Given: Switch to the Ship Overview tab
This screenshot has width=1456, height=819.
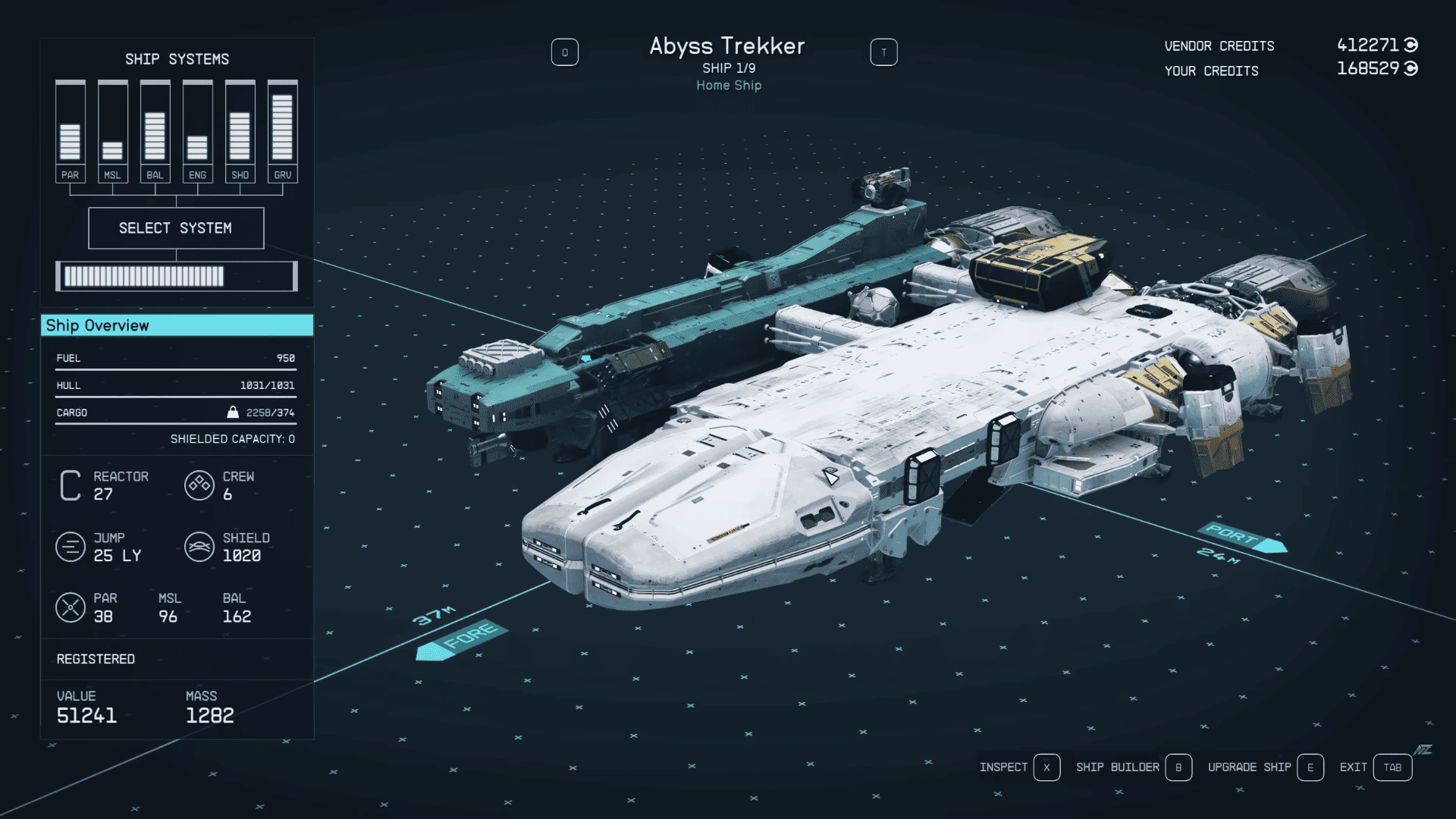Looking at the screenshot, I should [176, 325].
